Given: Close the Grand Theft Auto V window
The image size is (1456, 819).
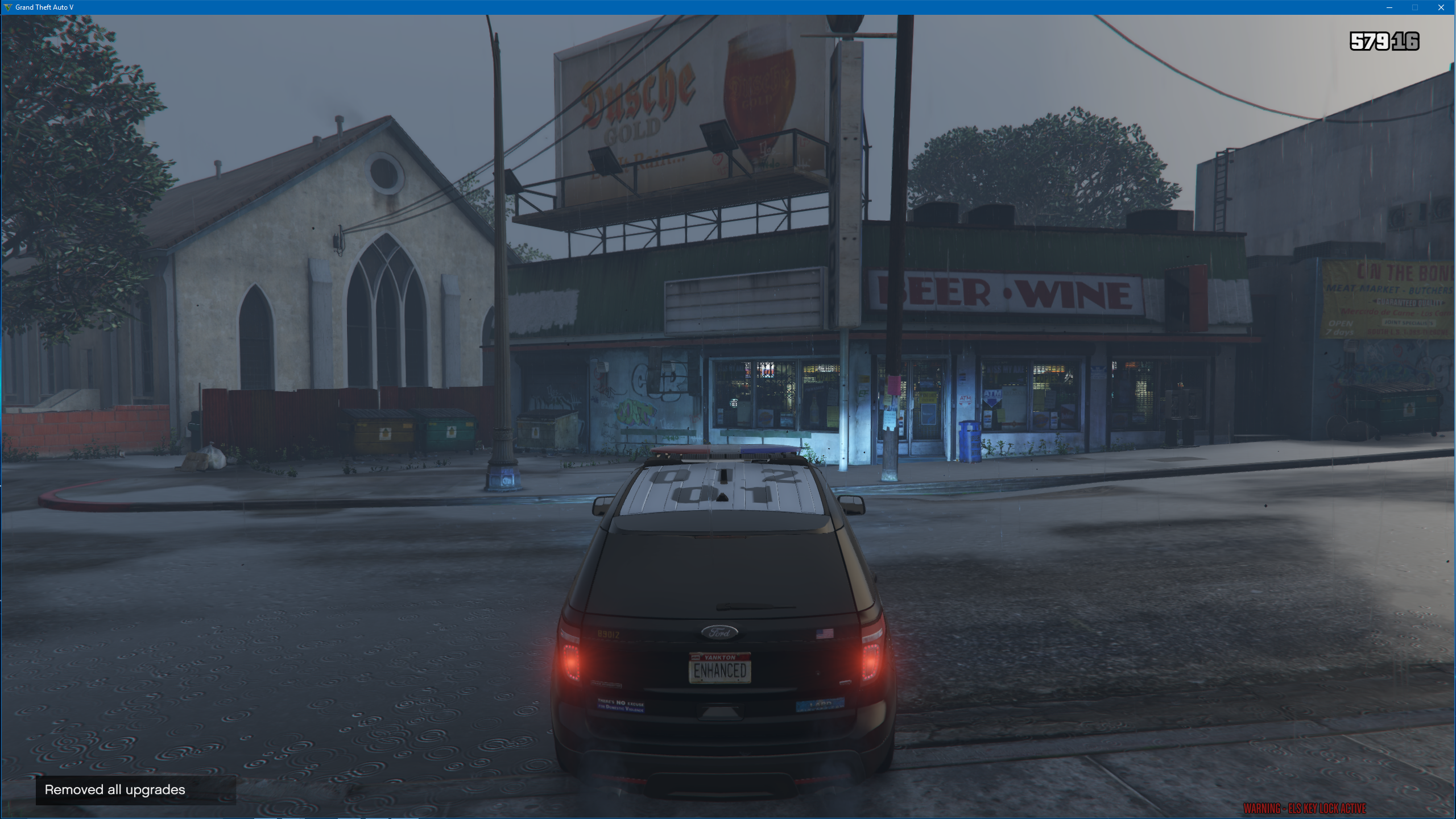Looking at the screenshot, I should tap(1441, 7).
